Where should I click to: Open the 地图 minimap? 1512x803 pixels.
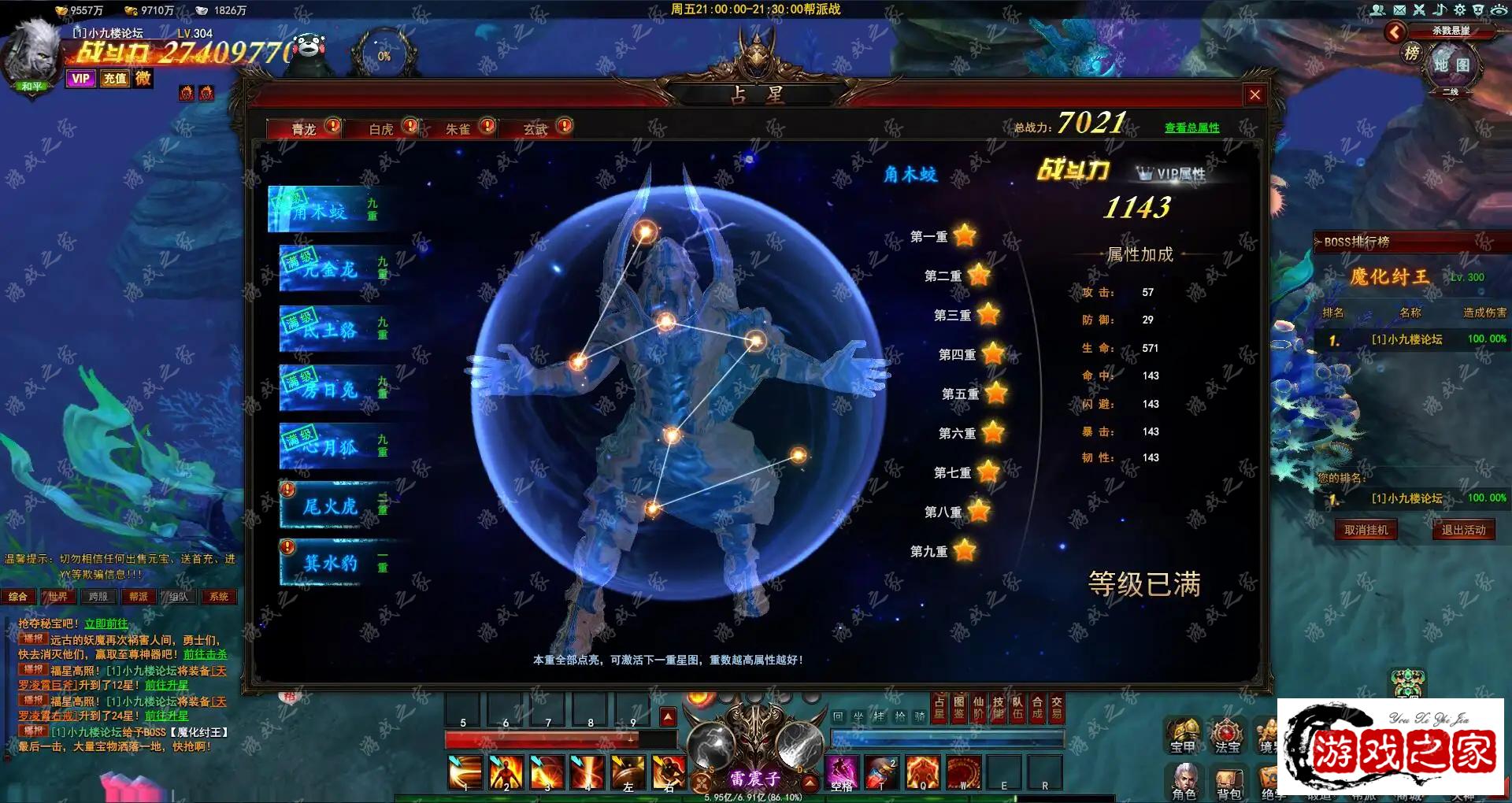point(1451,65)
